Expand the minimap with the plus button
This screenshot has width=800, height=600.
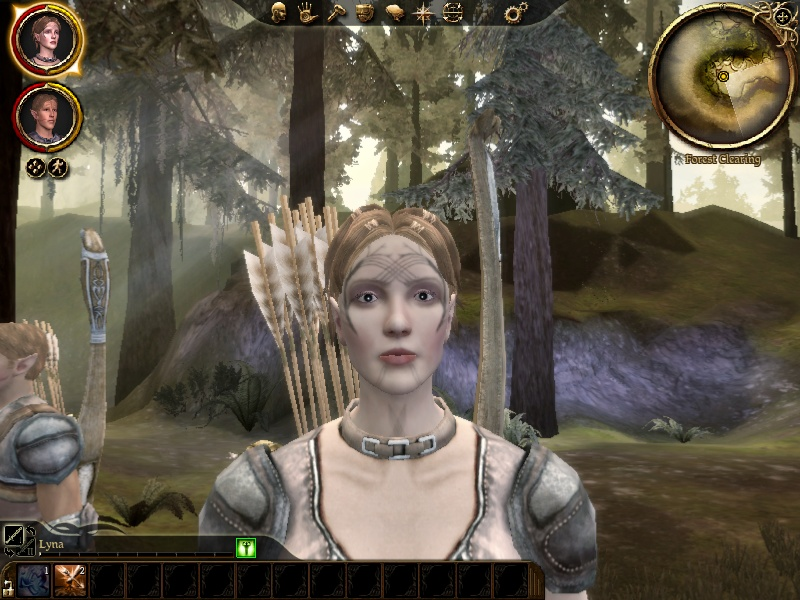[781, 17]
